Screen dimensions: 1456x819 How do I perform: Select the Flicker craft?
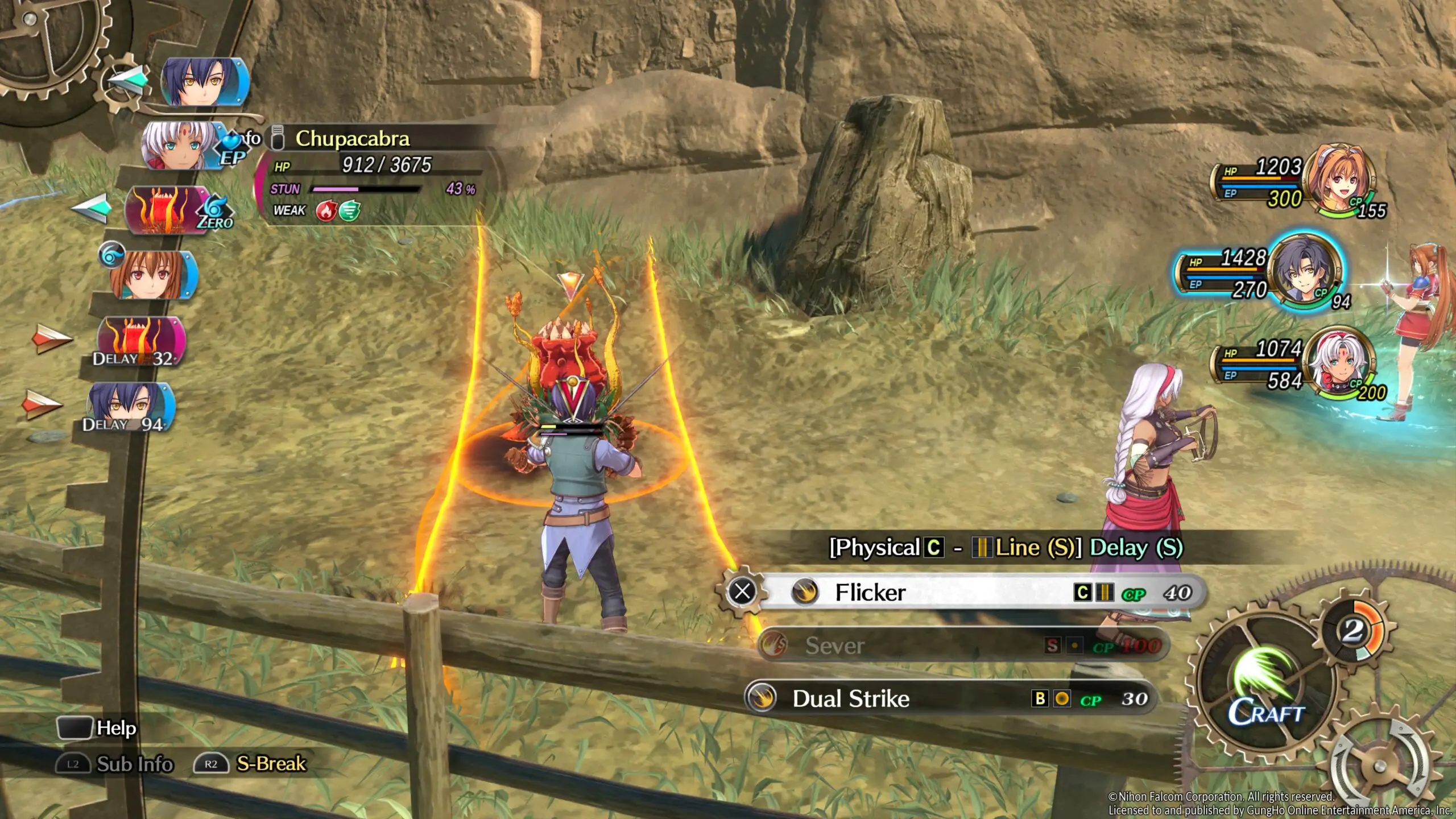(x=967, y=593)
